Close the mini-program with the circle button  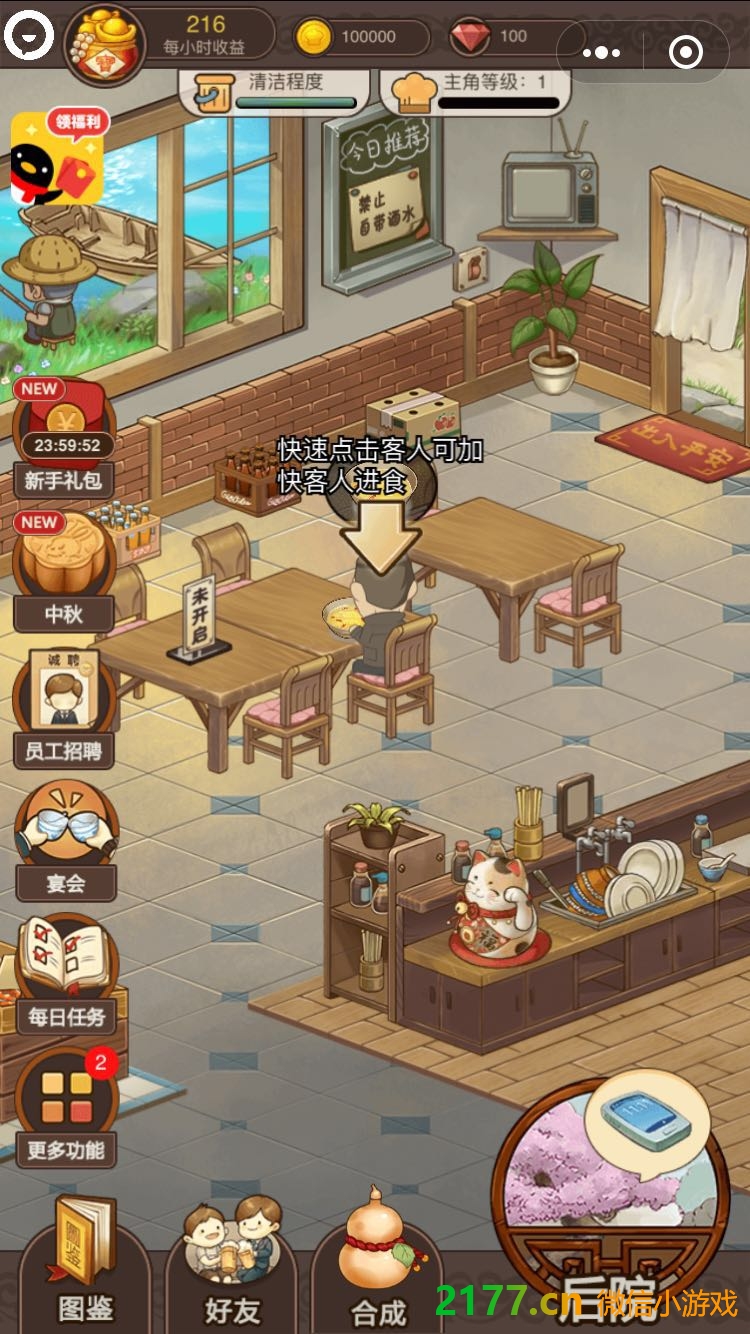[x=686, y=52]
